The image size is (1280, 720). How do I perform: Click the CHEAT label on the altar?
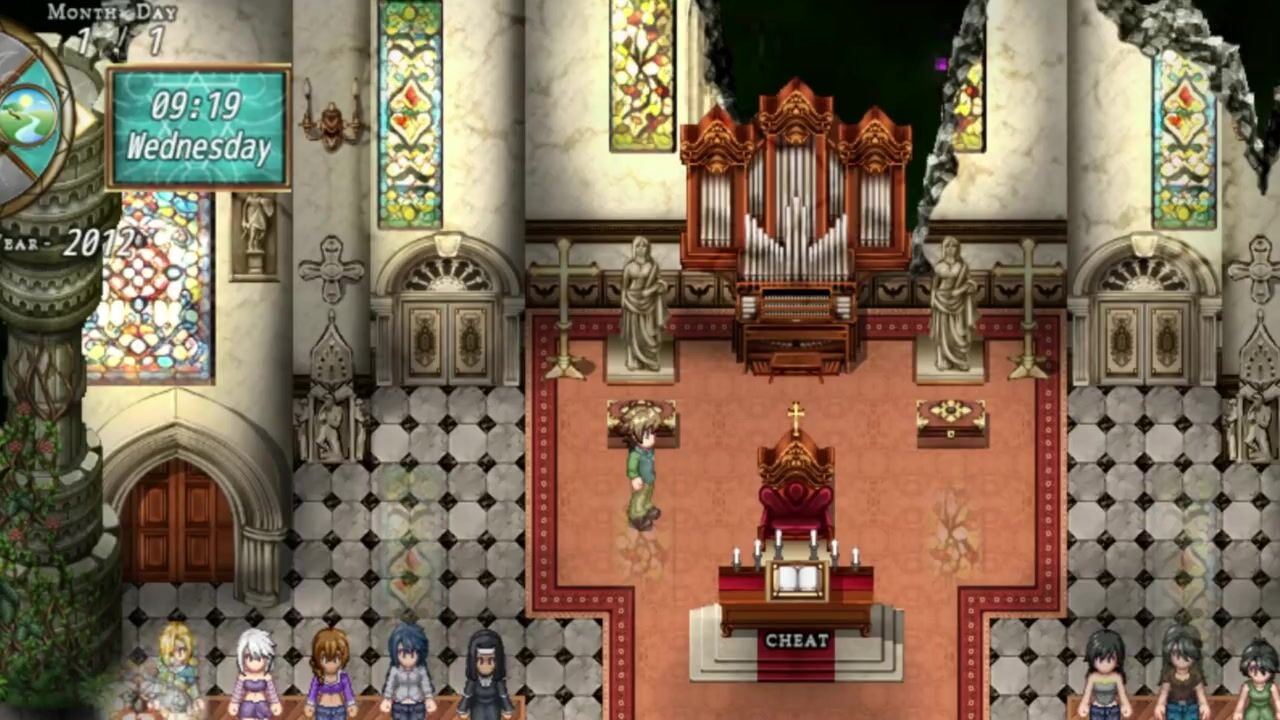tap(797, 641)
